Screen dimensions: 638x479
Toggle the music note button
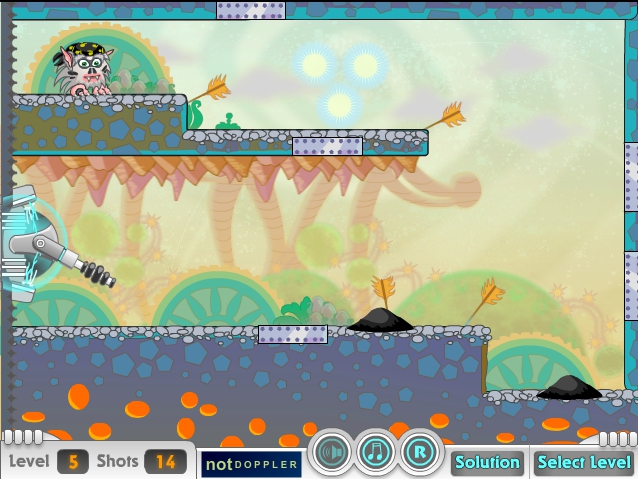click(x=376, y=453)
